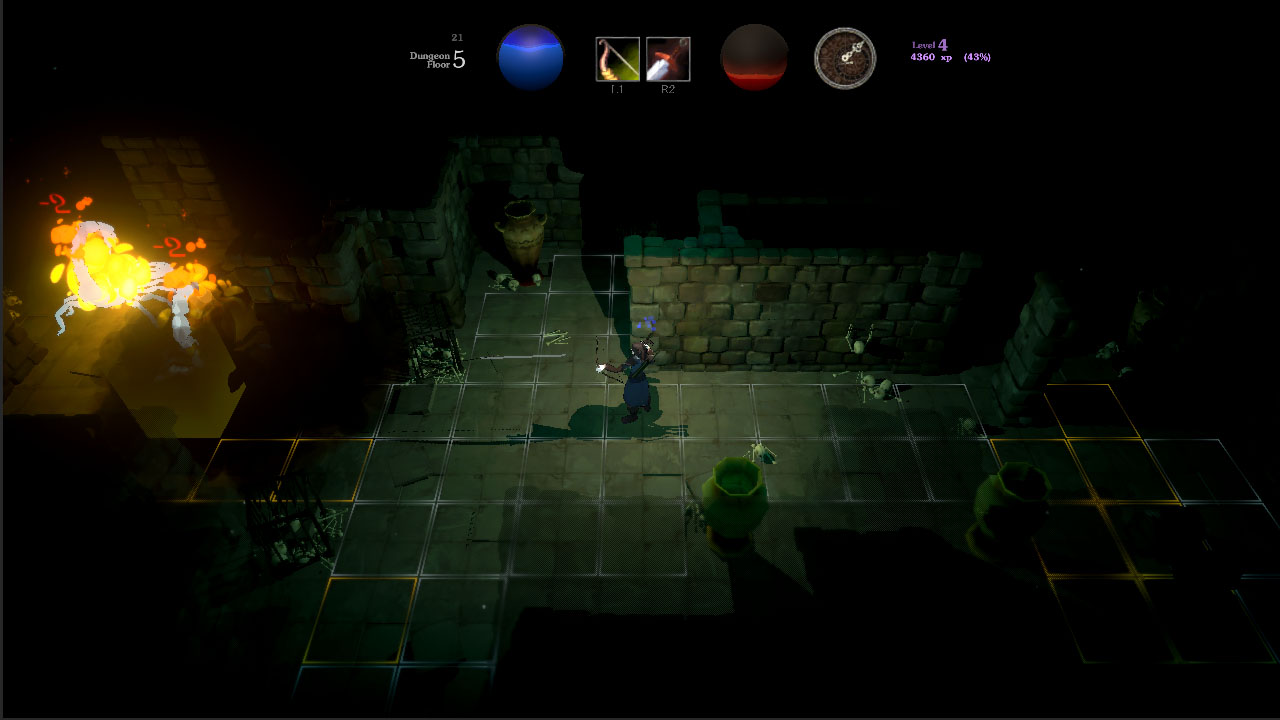This screenshot has height=720, width=1280.
Task: Click the blue mana orb
Action: click(x=531, y=57)
